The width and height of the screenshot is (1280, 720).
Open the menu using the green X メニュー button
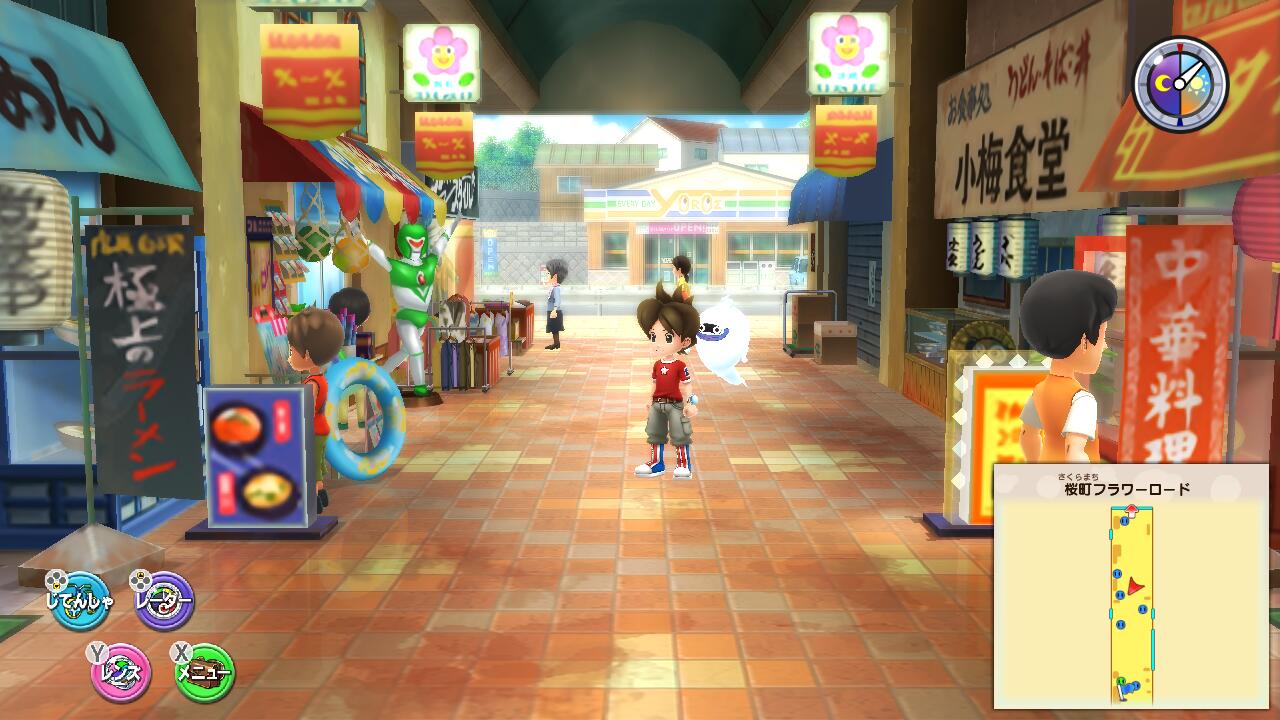click(203, 670)
